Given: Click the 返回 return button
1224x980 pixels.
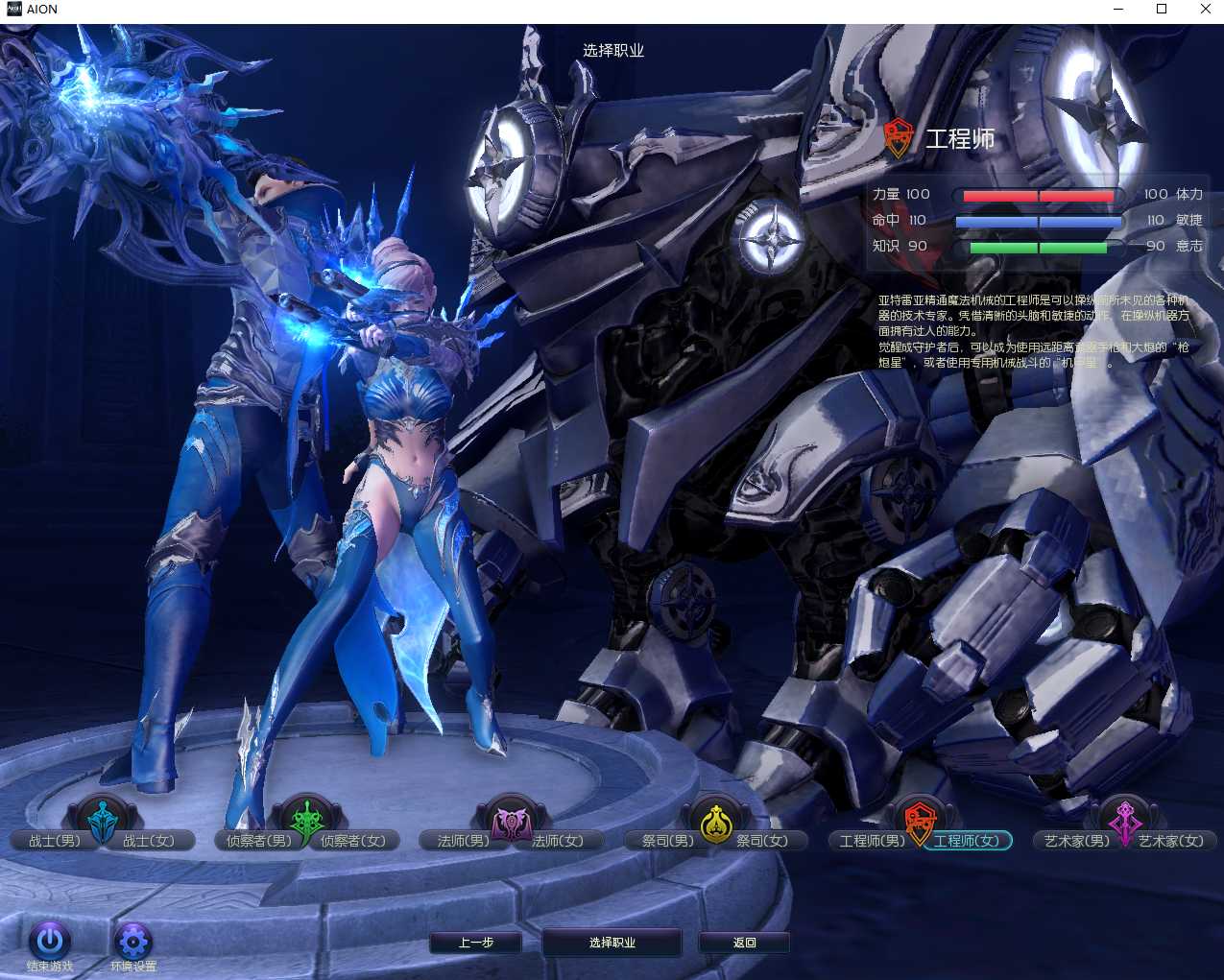Looking at the screenshot, I should pos(744,943).
